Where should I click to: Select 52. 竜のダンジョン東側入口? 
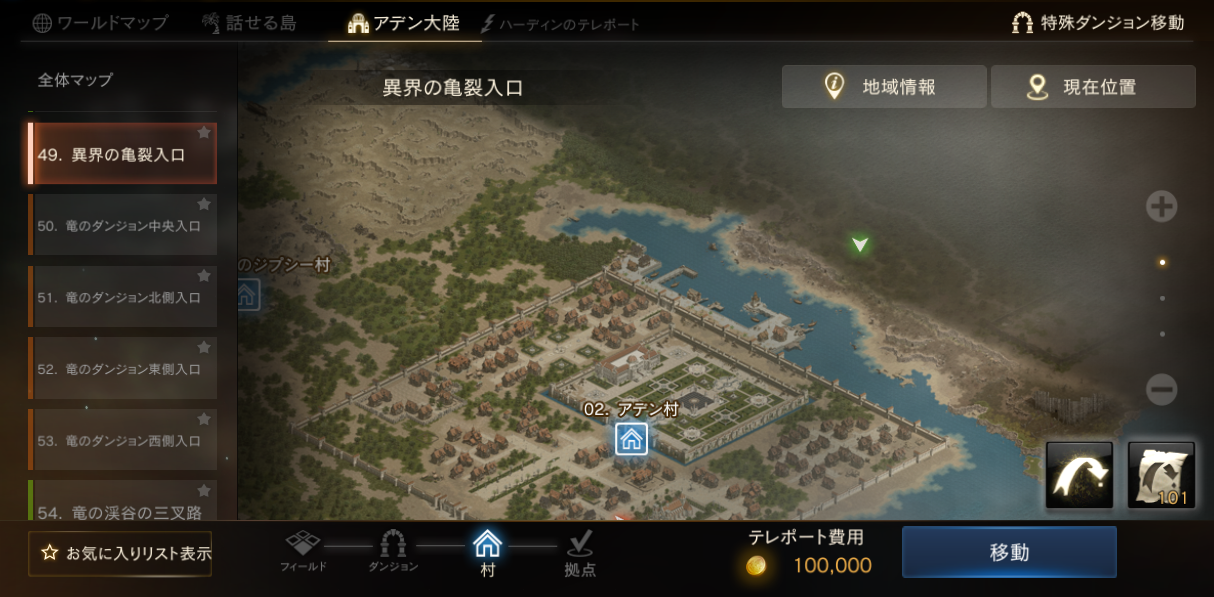point(122,369)
